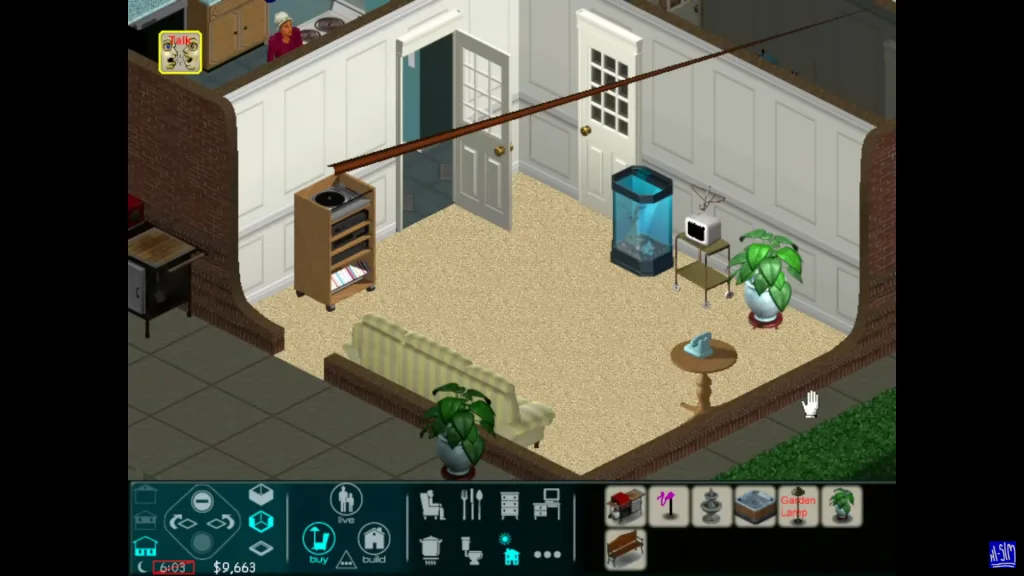Open Buy mode
1024x576 pixels.
318,541
